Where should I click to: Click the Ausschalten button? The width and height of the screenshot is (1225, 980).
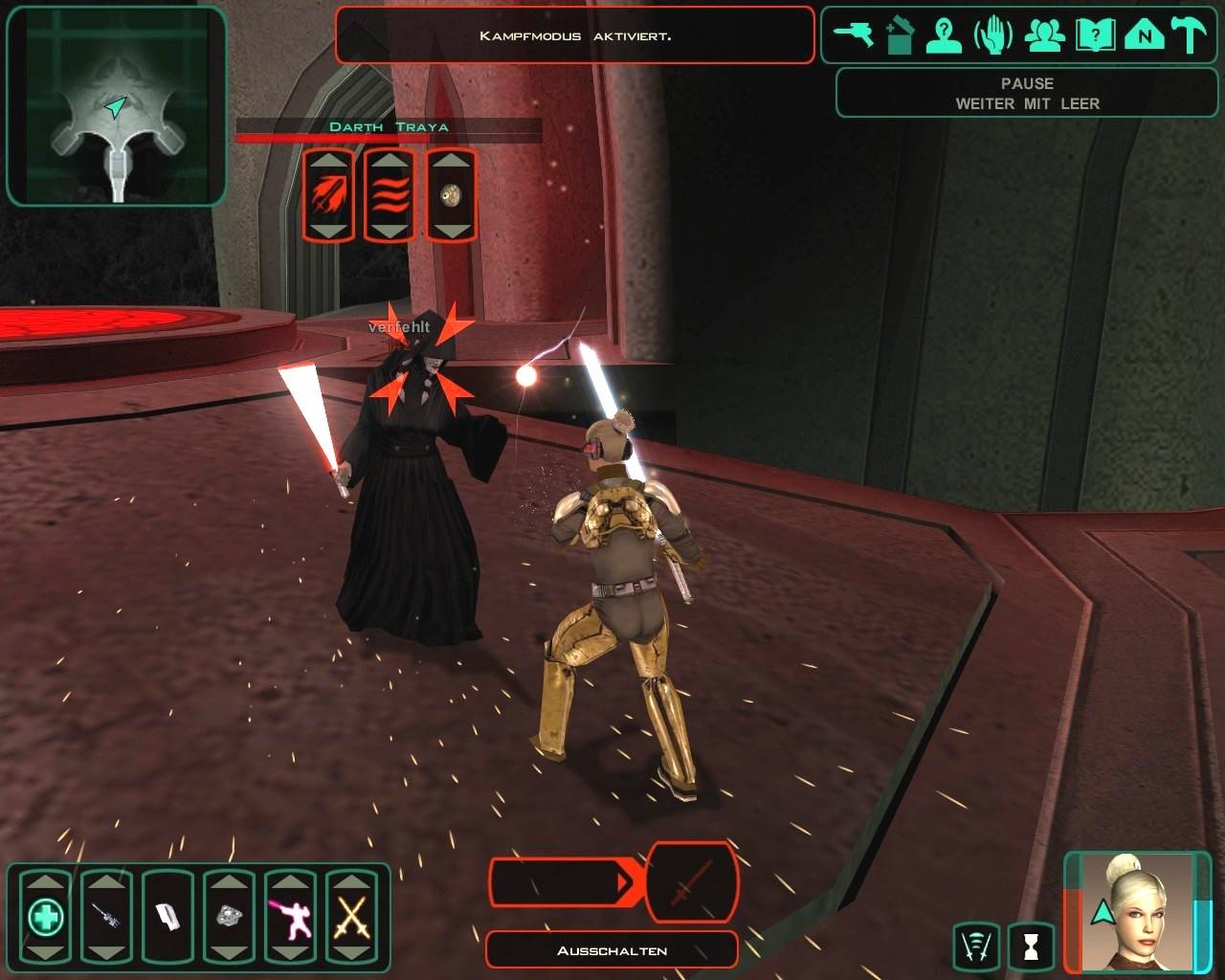pyautogui.click(x=612, y=950)
